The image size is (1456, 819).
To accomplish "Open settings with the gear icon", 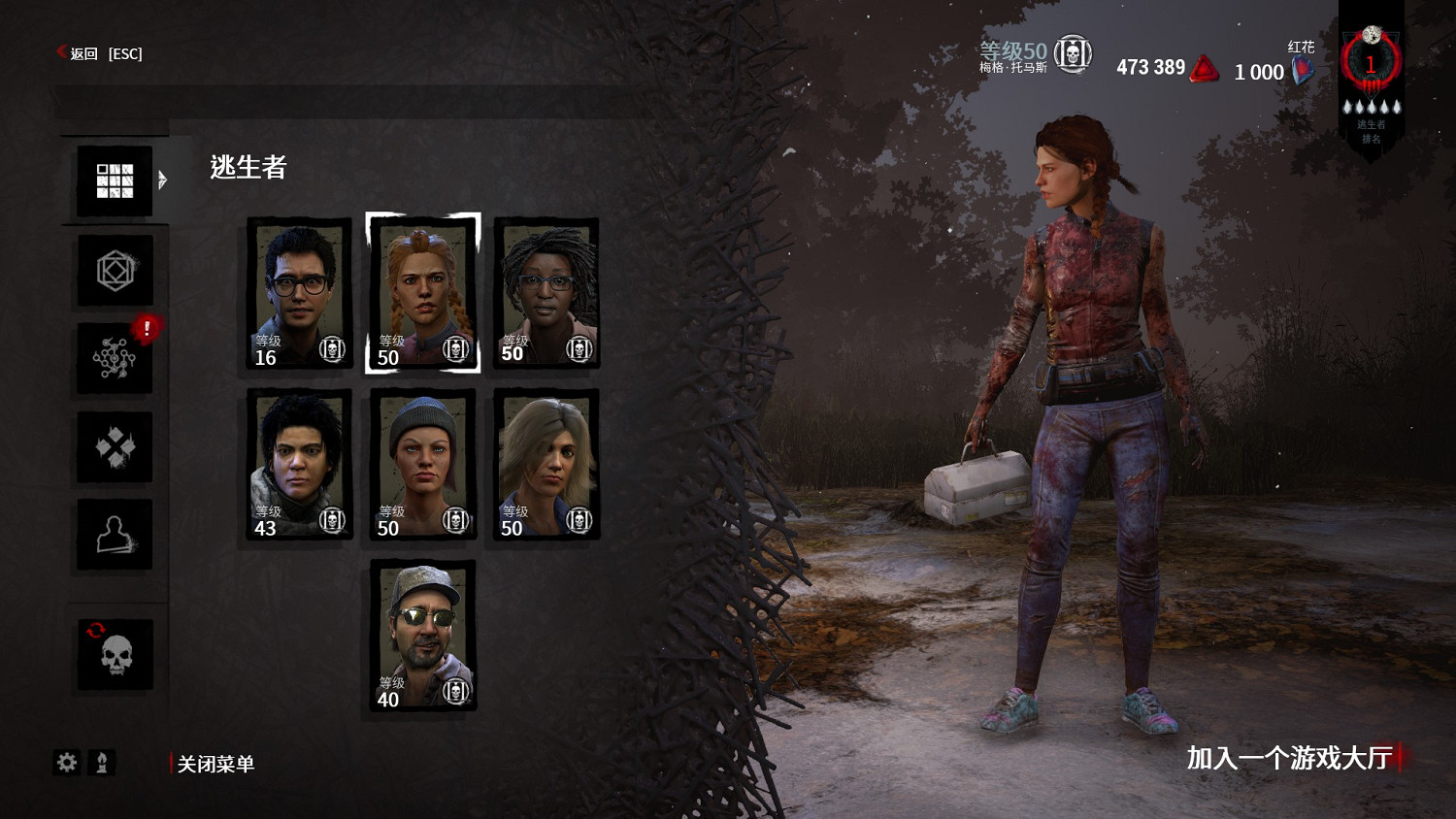I will [66, 763].
